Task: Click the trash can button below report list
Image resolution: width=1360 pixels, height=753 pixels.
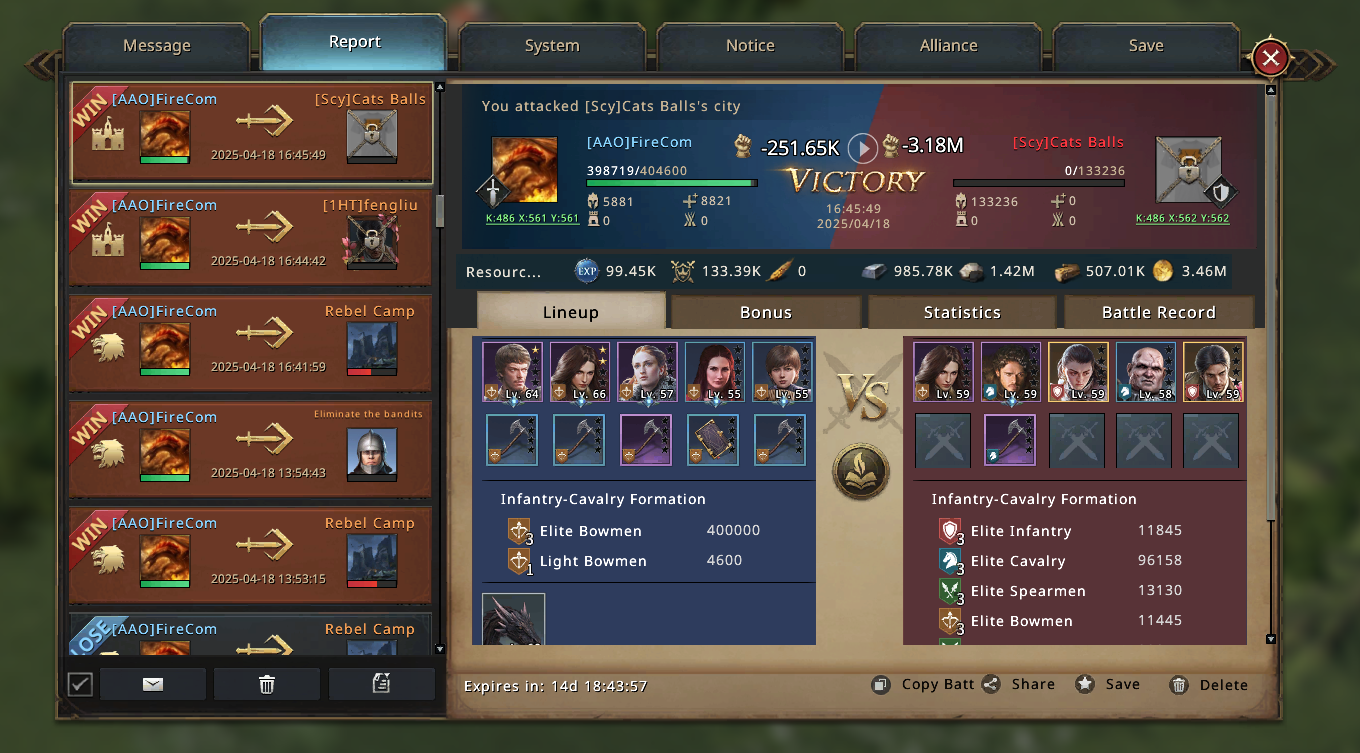Action: pos(267,684)
